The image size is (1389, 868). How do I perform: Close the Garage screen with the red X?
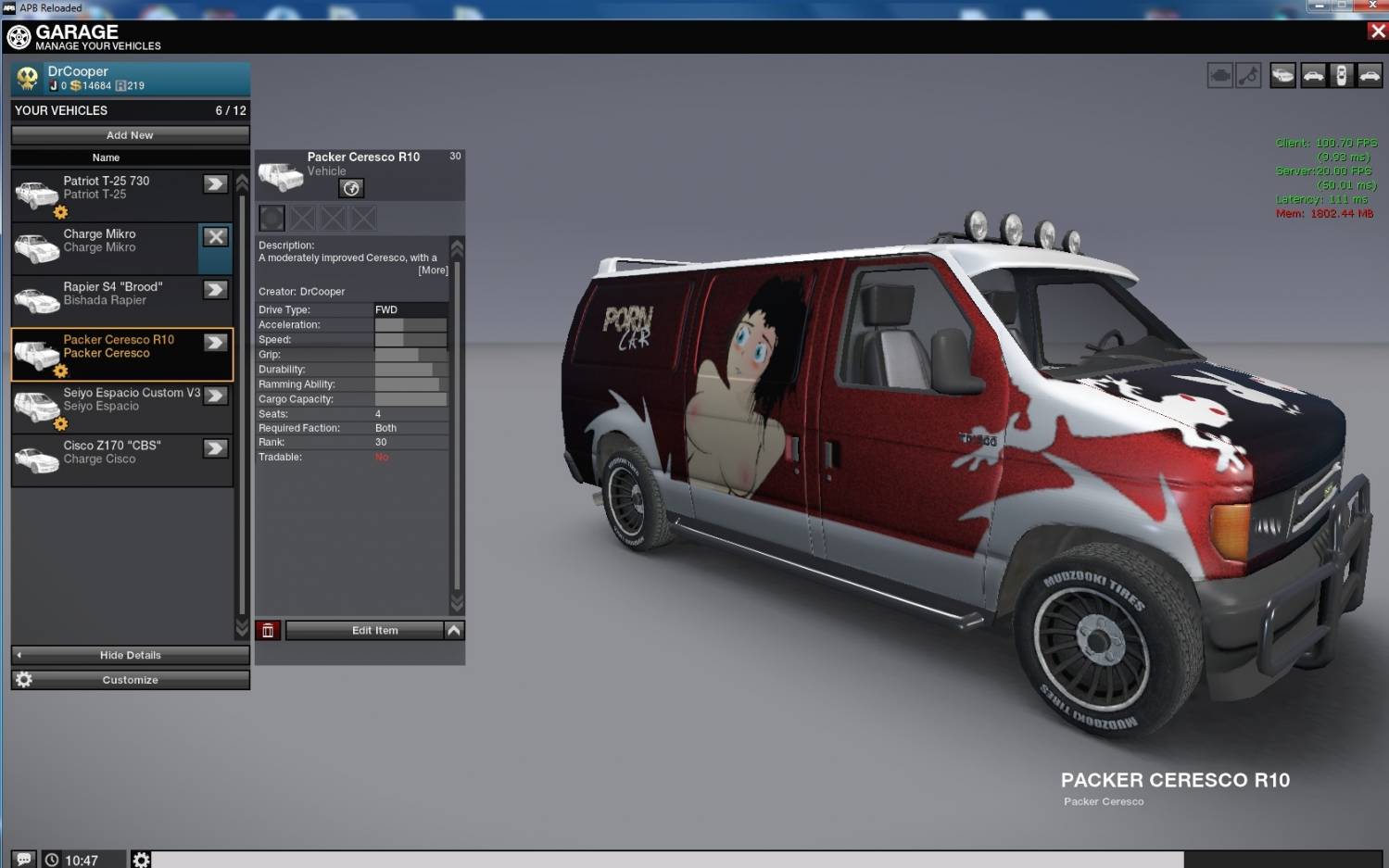pos(1377,31)
